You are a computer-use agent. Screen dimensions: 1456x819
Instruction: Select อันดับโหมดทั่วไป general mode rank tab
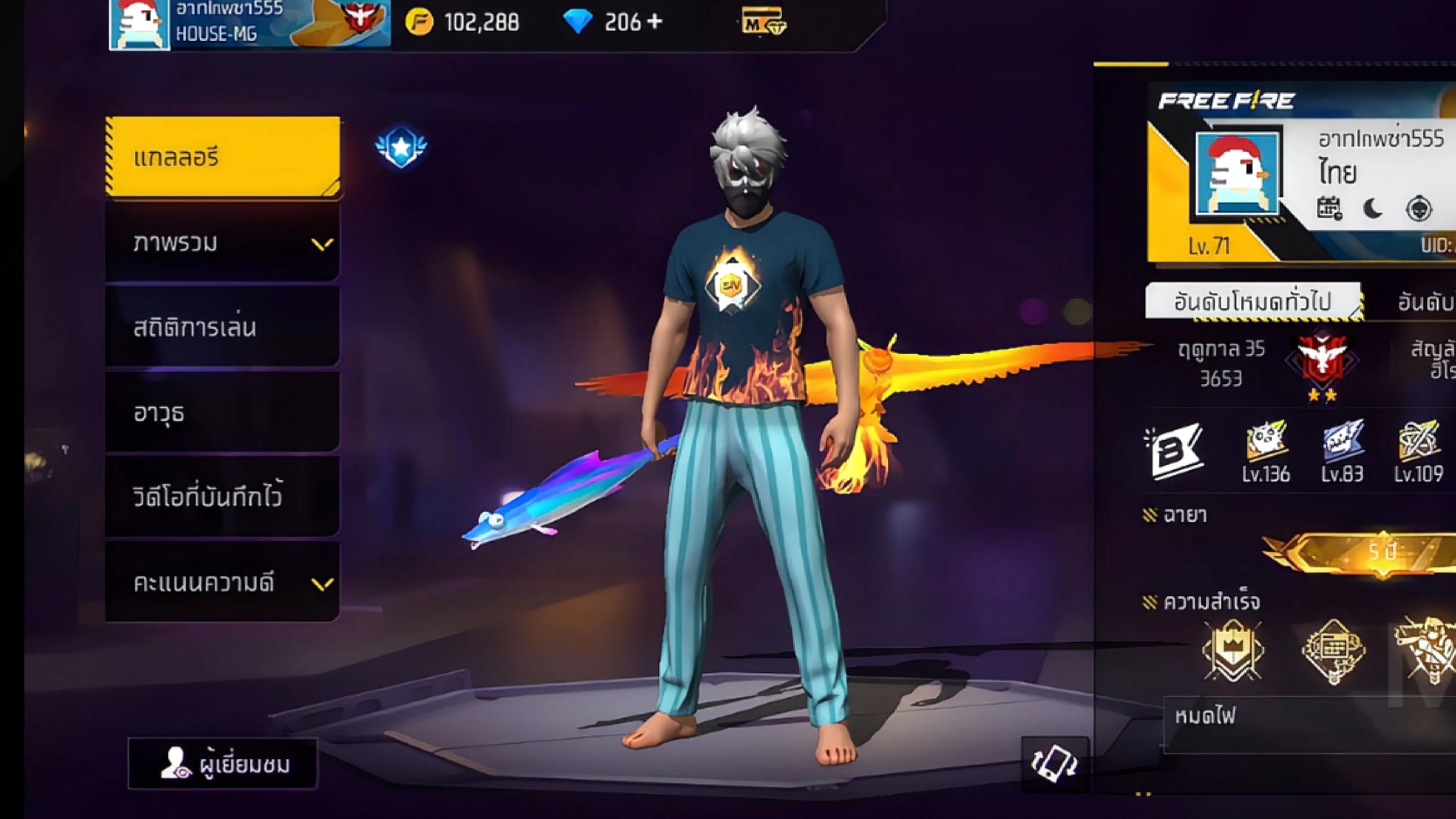point(1253,301)
